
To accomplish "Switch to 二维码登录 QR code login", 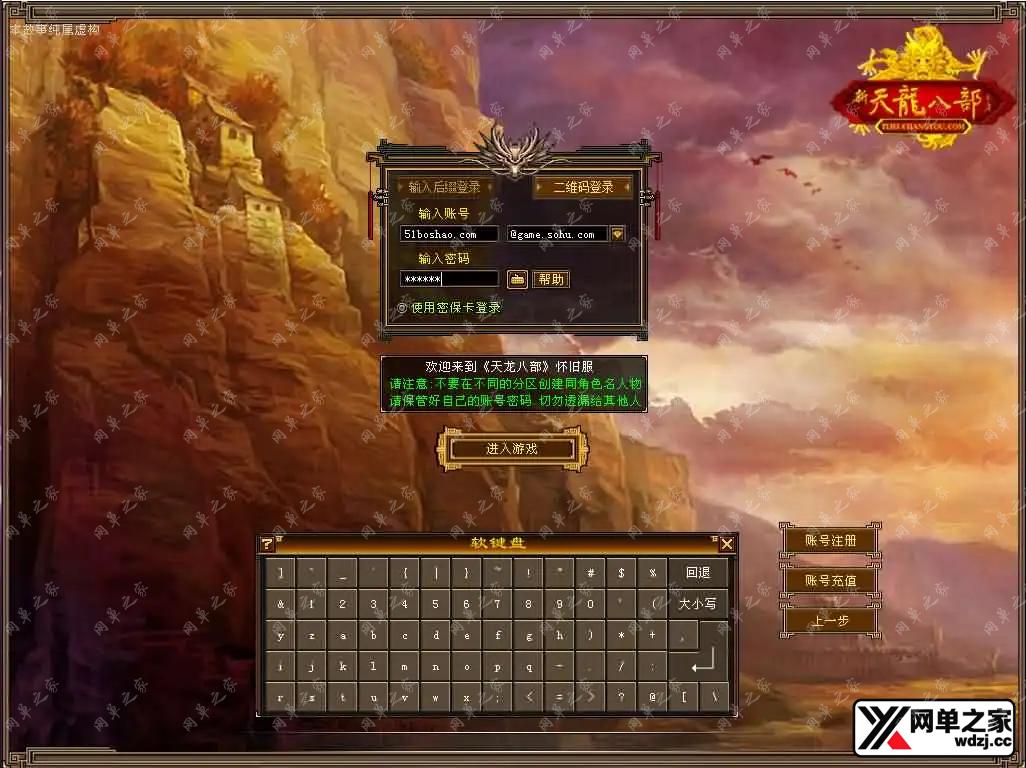I will pos(583,187).
